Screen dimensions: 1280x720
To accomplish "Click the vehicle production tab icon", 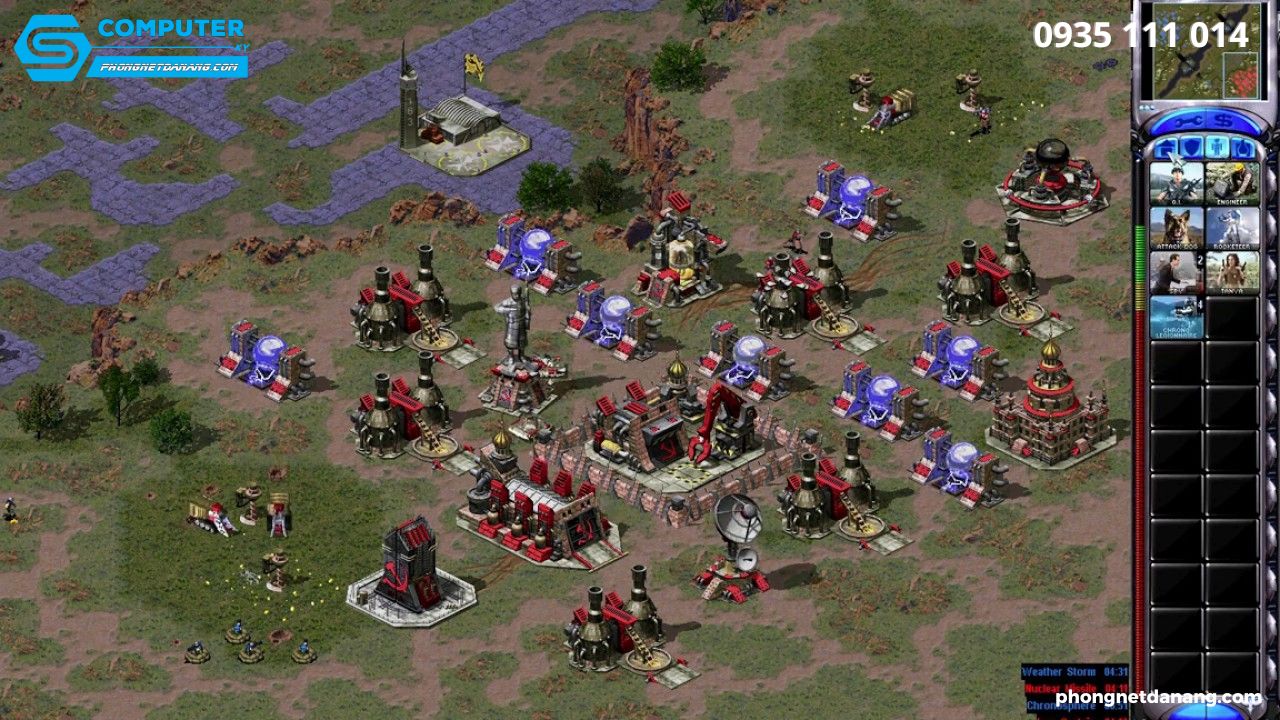I will click(x=1241, y=146).
